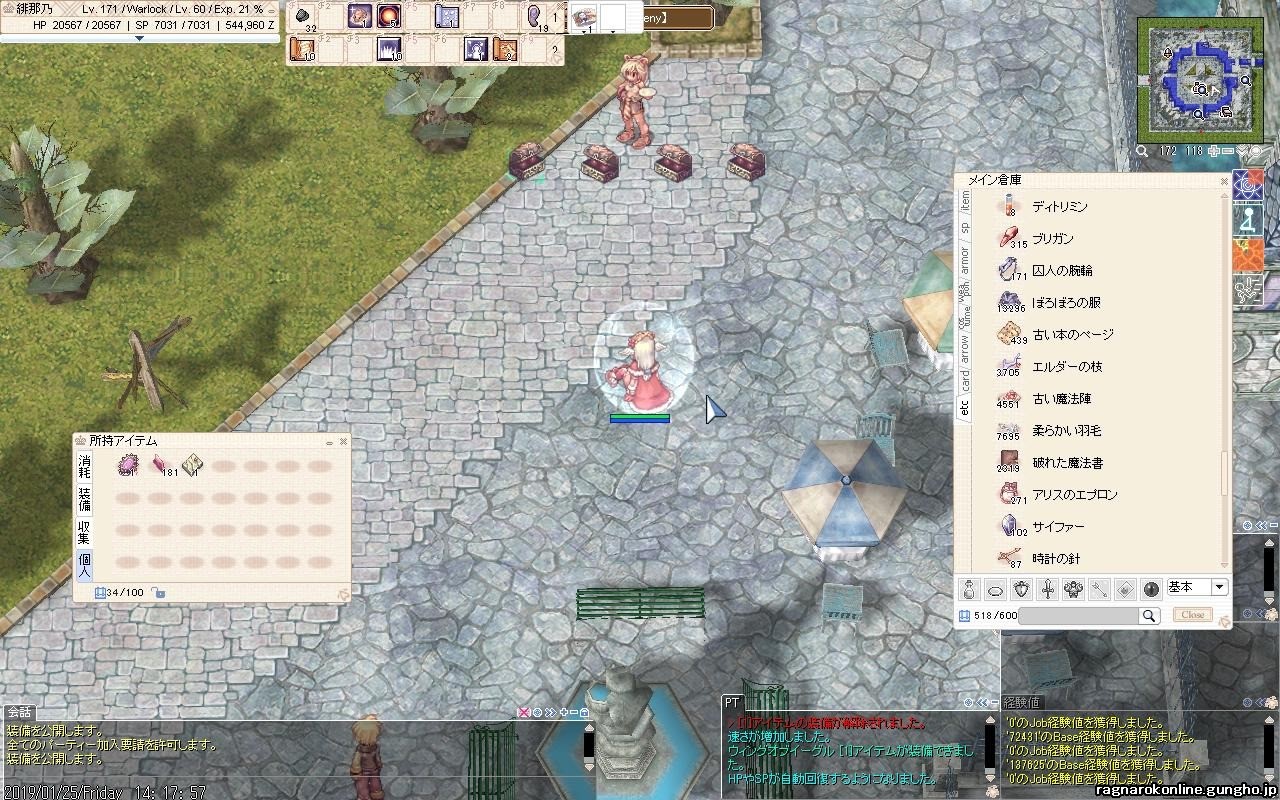Viewport: 1280px width, 800px height.
Task: Toggle the inventory lock icon
Action: pos(159,593)
